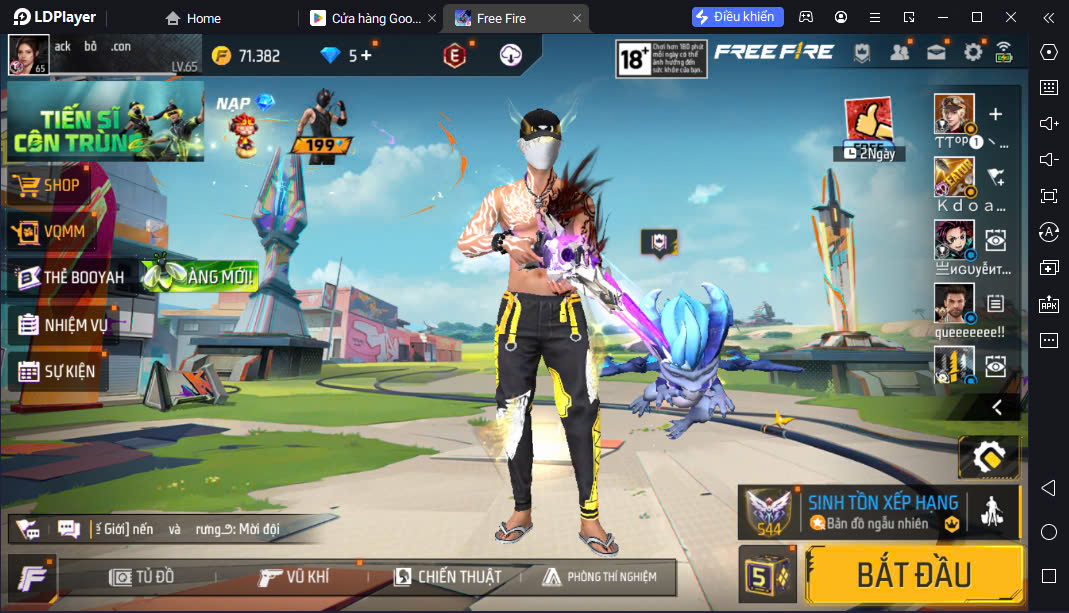Open the Tiến Sĩ Côn Trùng event banner
The width and height of the screenshot is (1069, 613).
tap(104, 122)
